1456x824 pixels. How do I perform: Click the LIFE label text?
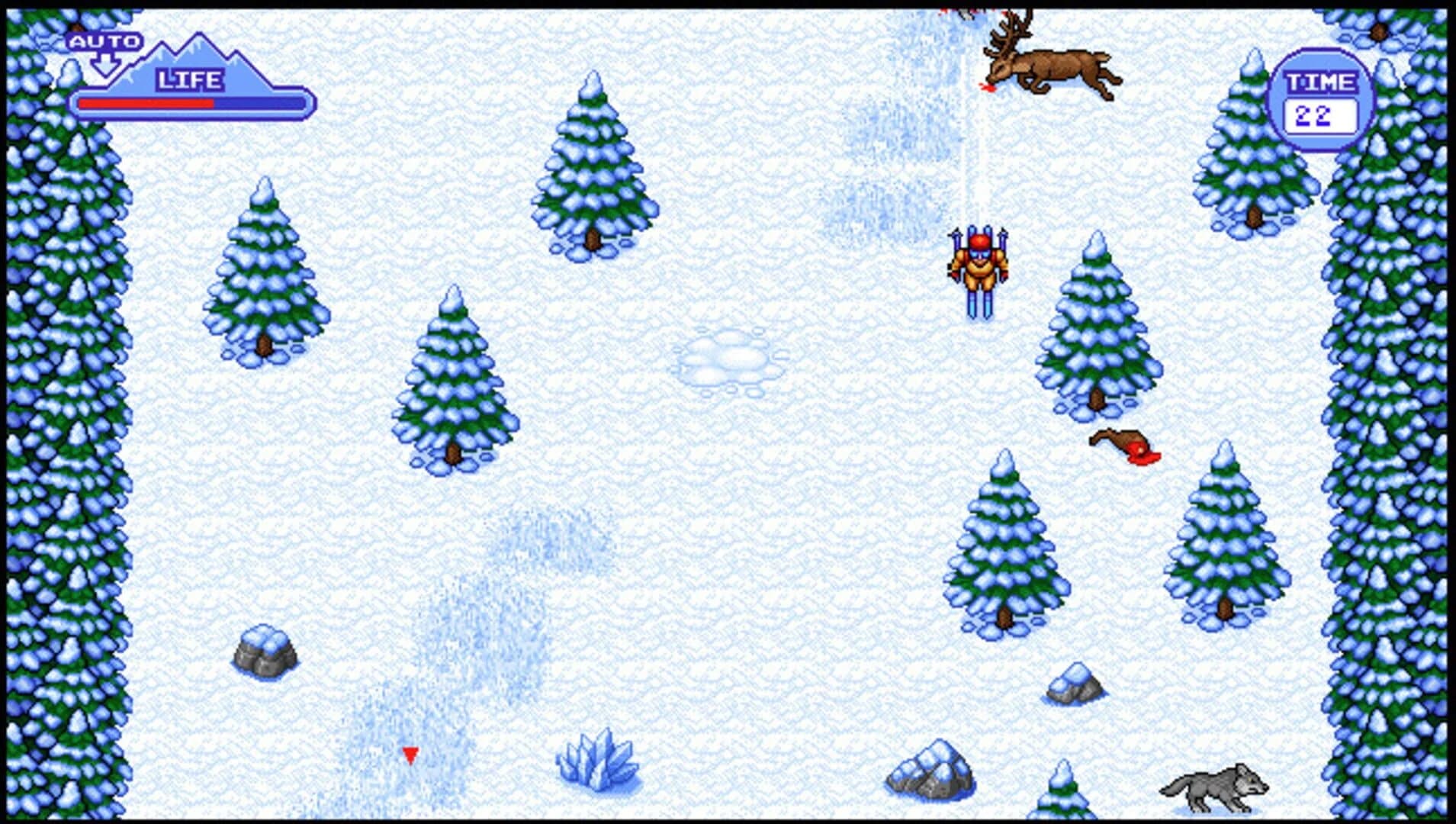click(188, 76)
